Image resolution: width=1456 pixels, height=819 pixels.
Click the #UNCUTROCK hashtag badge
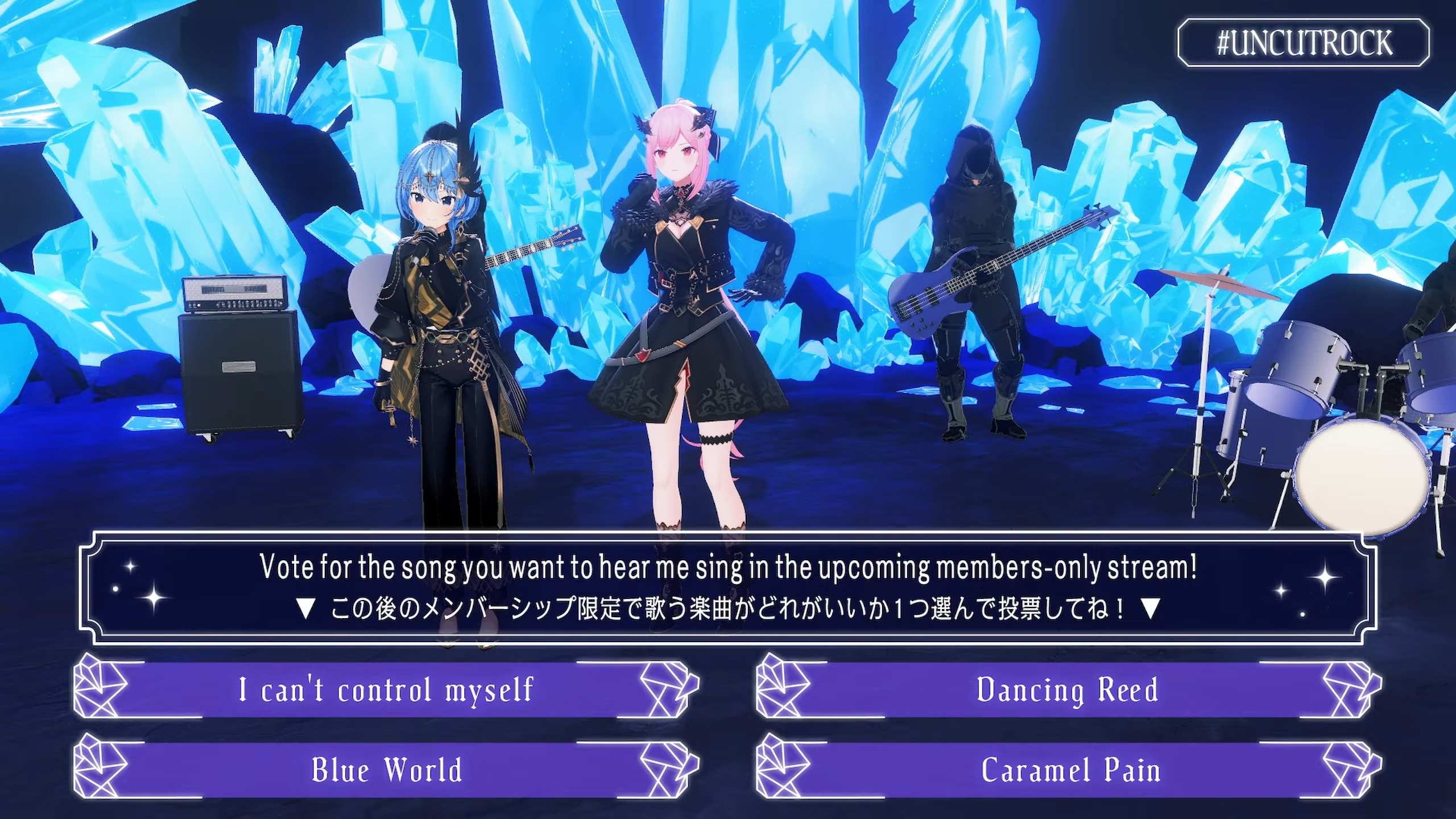tap(1304, 43)
